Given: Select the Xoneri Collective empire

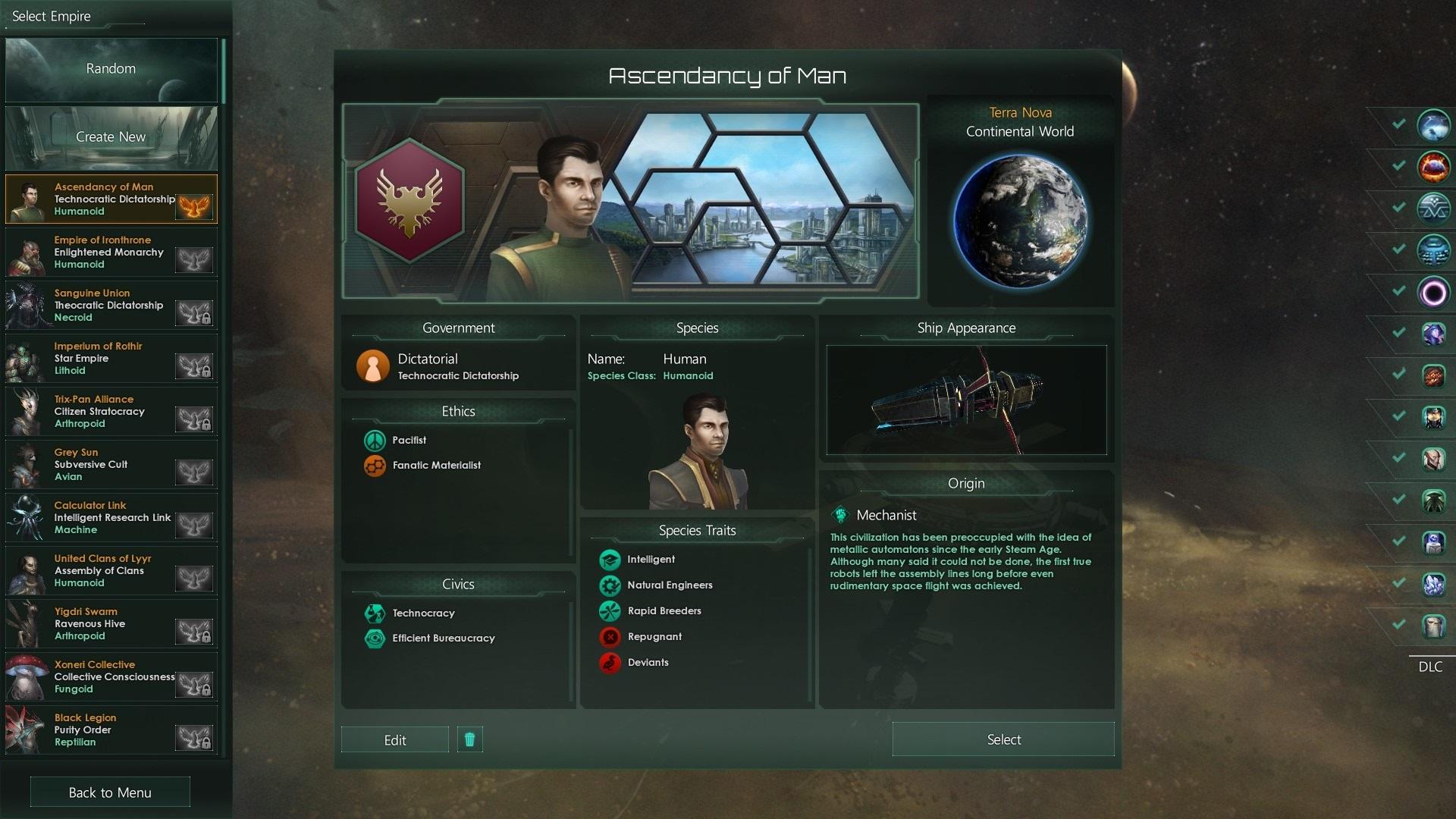Looking at the screenshot, I should click(x=111, y=676).
